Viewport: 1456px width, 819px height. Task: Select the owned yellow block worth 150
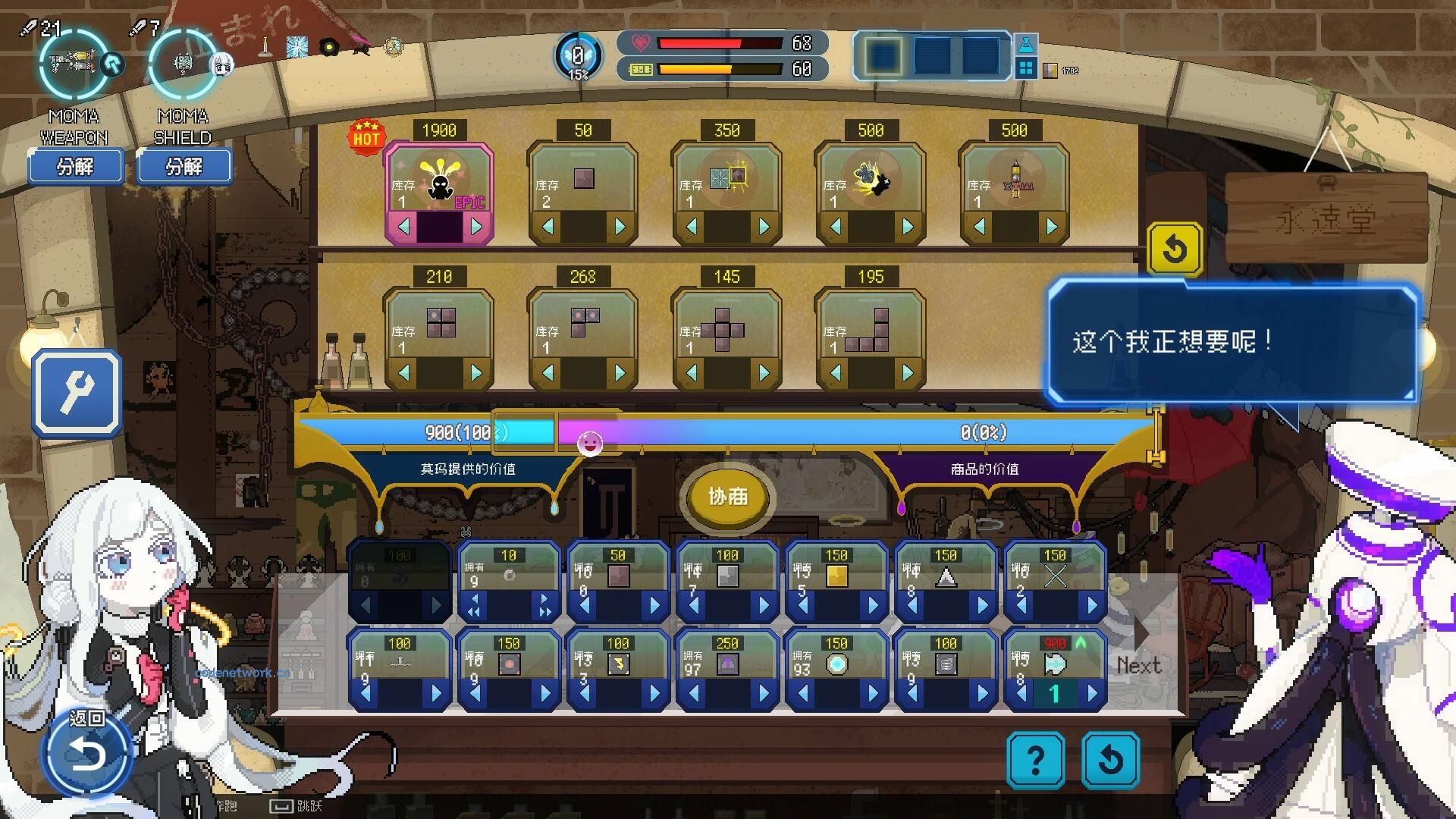pos(836,576)
